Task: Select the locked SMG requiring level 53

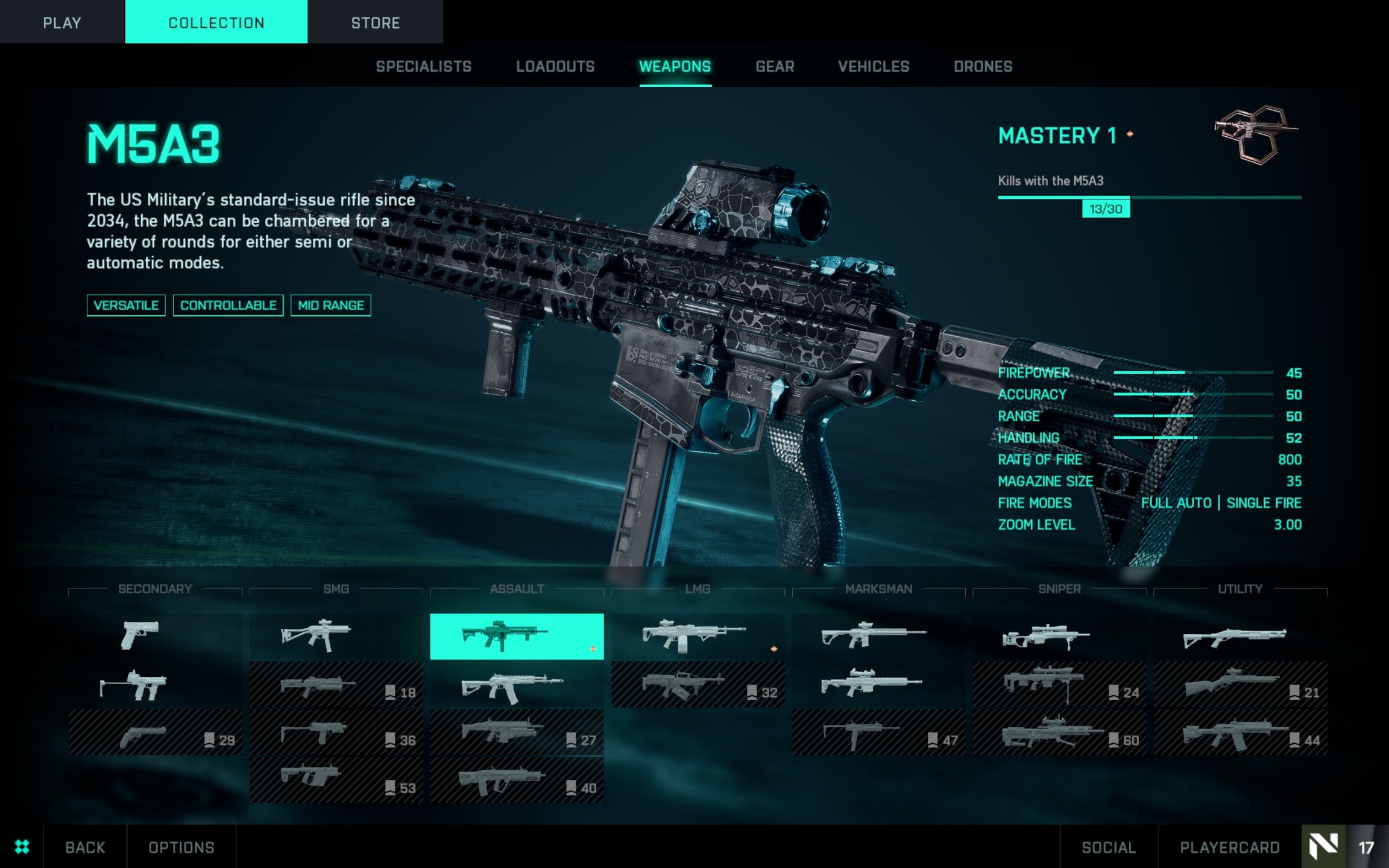Action: pyautogui.click(x=336, y=779)
